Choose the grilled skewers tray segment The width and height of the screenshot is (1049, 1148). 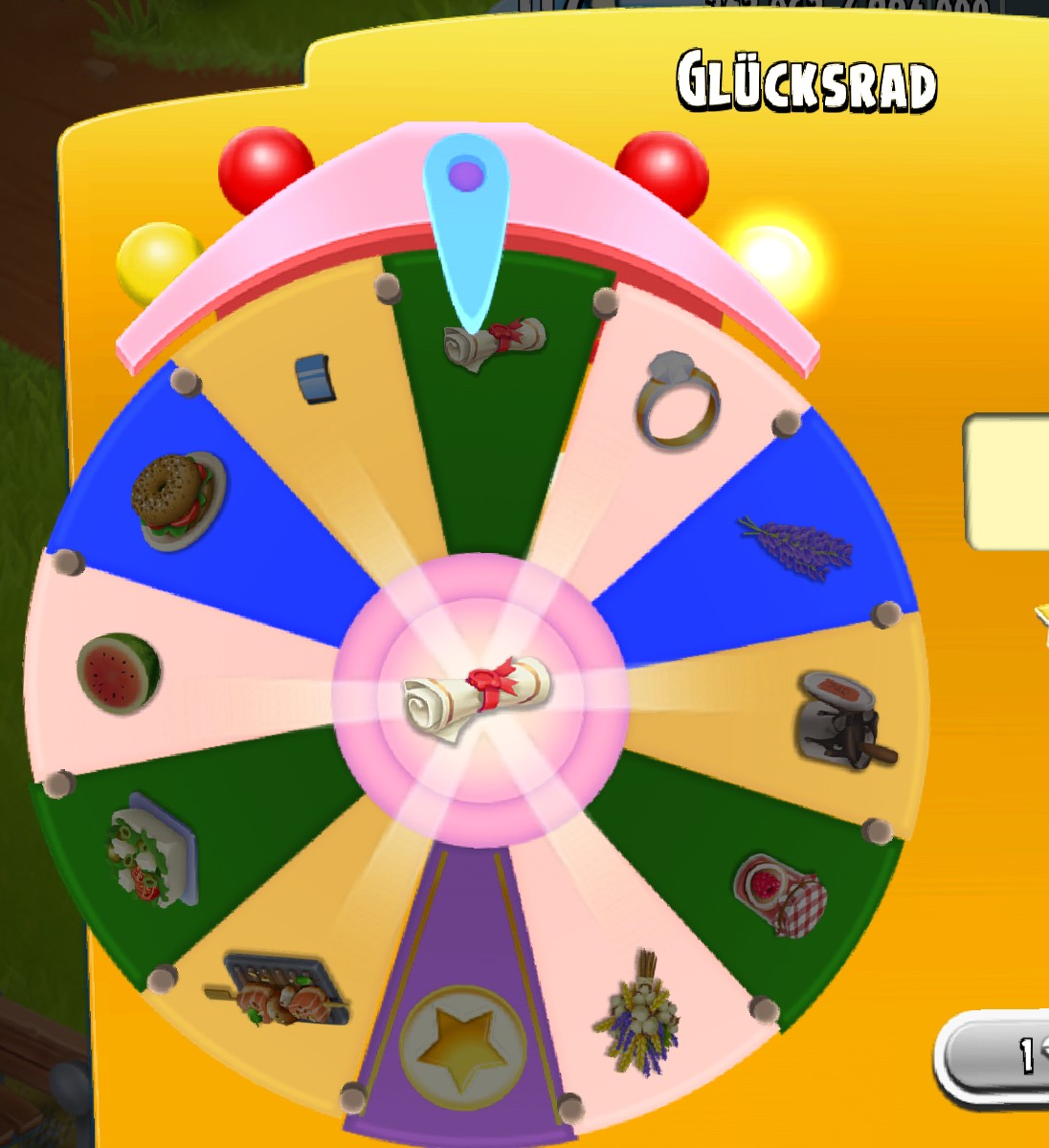click(x=279, y=990)
